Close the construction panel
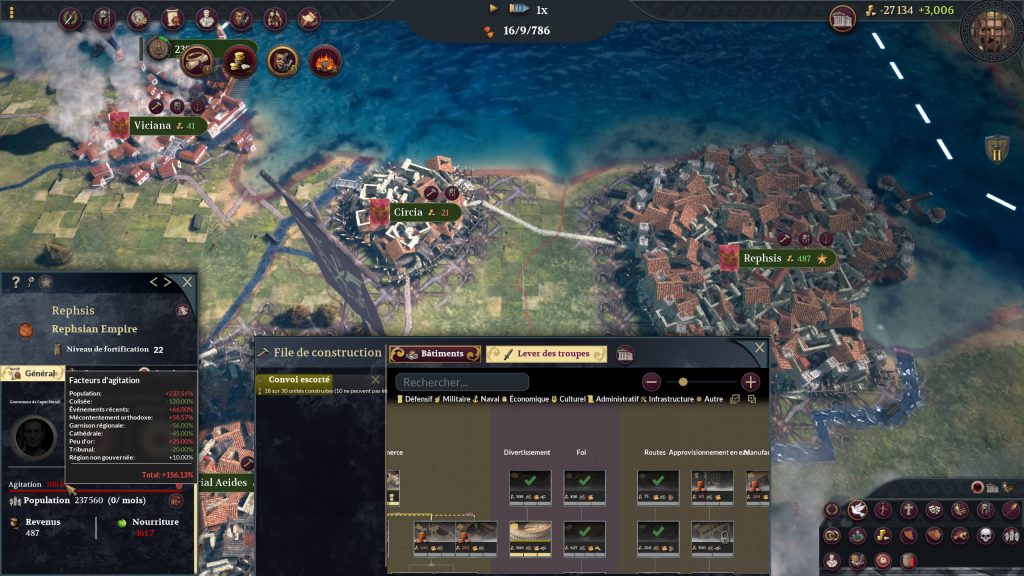1024x576 pixels. click(x=760, y=348)
